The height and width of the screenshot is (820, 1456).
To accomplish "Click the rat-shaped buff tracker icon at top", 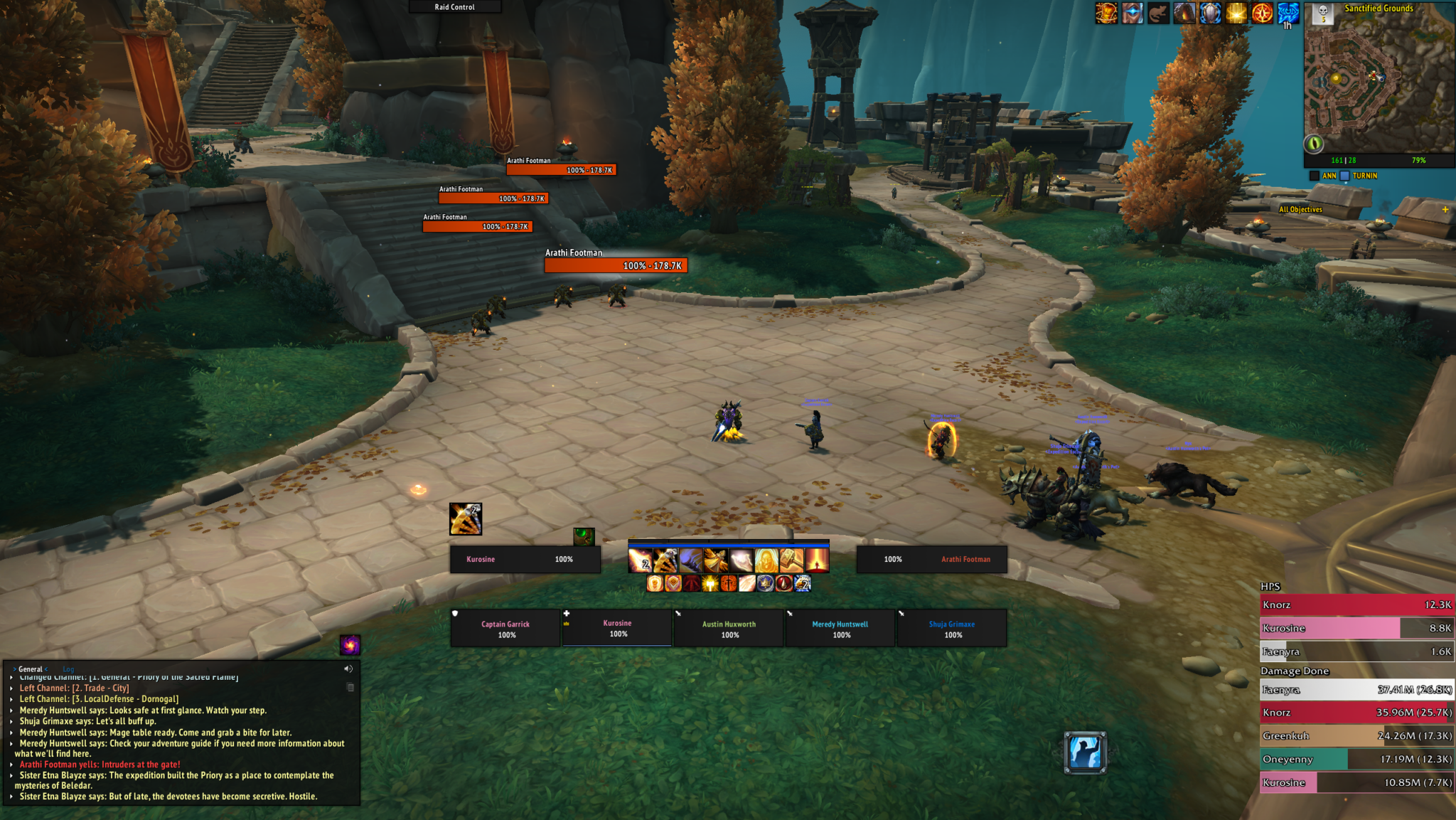I will click(x=1157, y=14).
